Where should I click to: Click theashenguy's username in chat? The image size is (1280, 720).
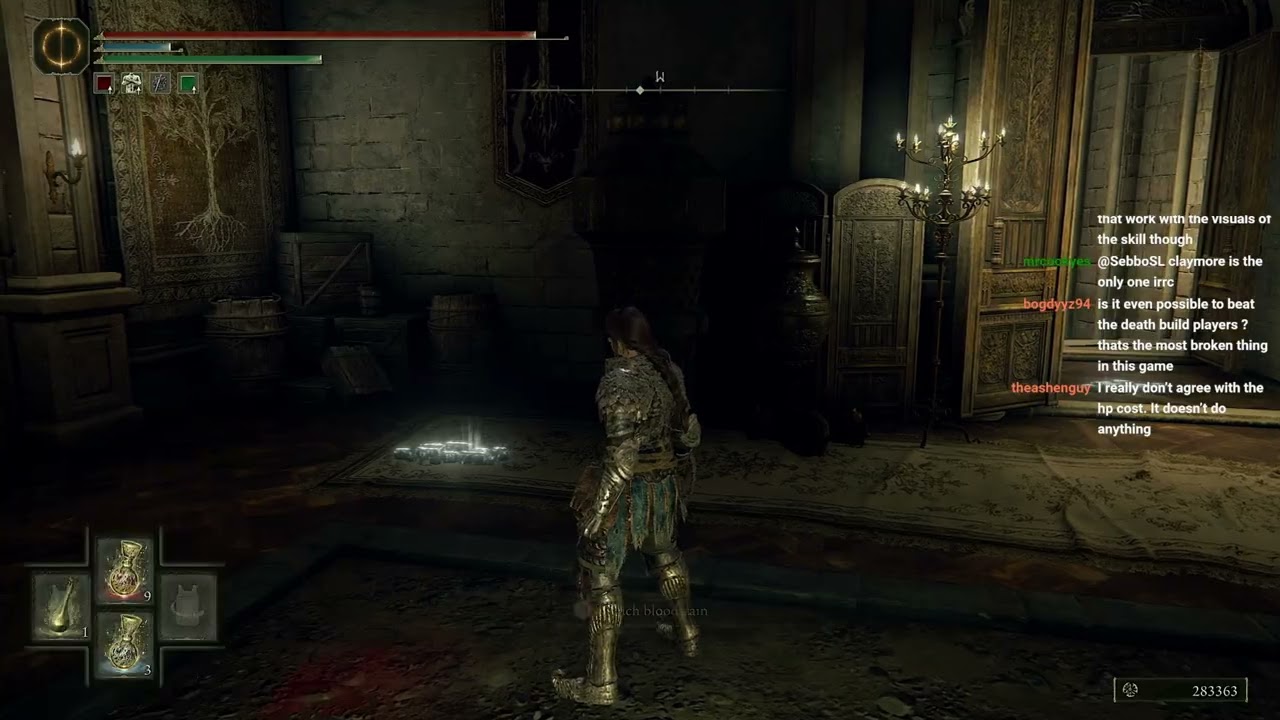1052,388
